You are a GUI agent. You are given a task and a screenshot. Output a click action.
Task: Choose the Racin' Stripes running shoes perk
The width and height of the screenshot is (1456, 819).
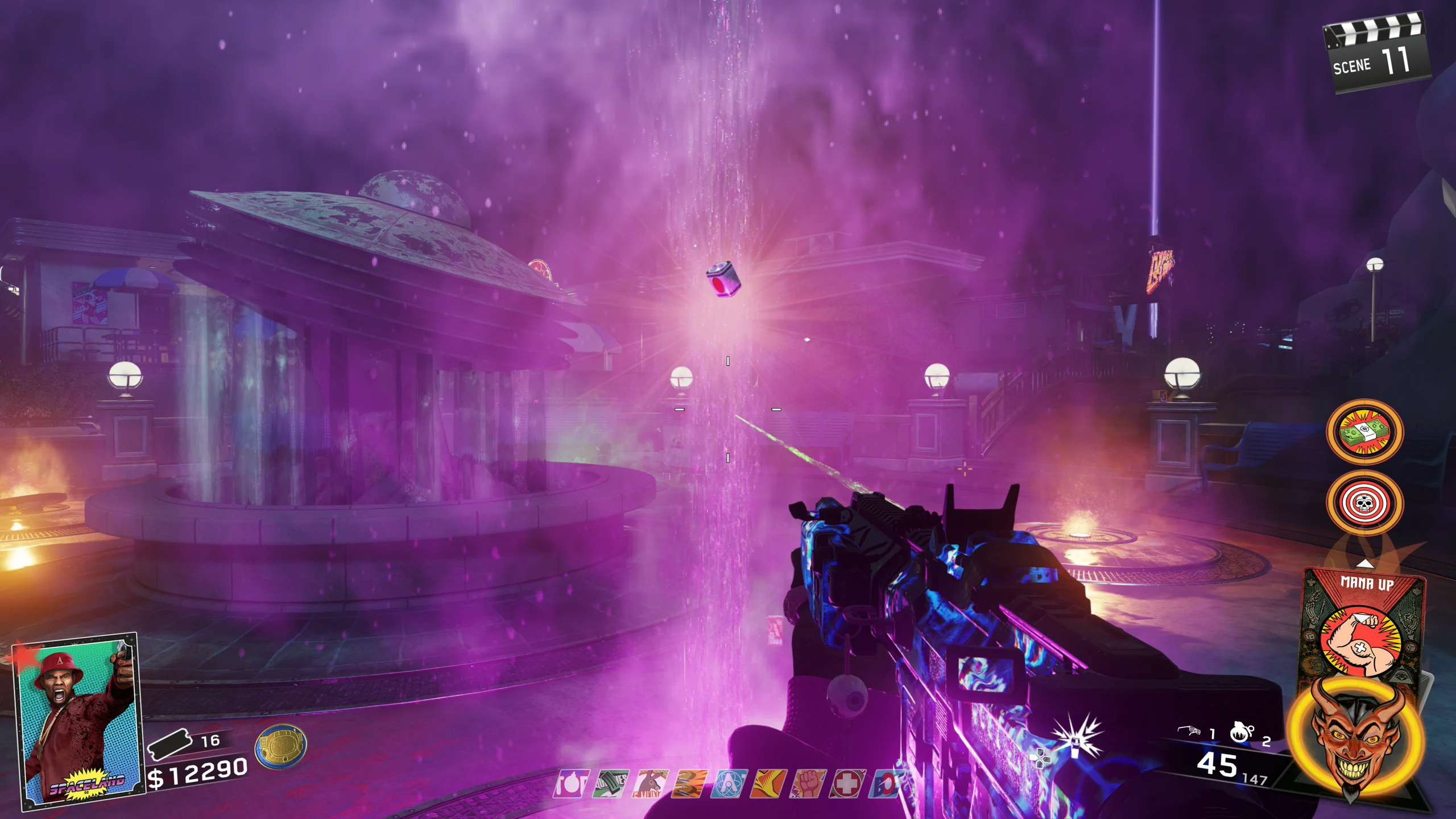[690, 784]
